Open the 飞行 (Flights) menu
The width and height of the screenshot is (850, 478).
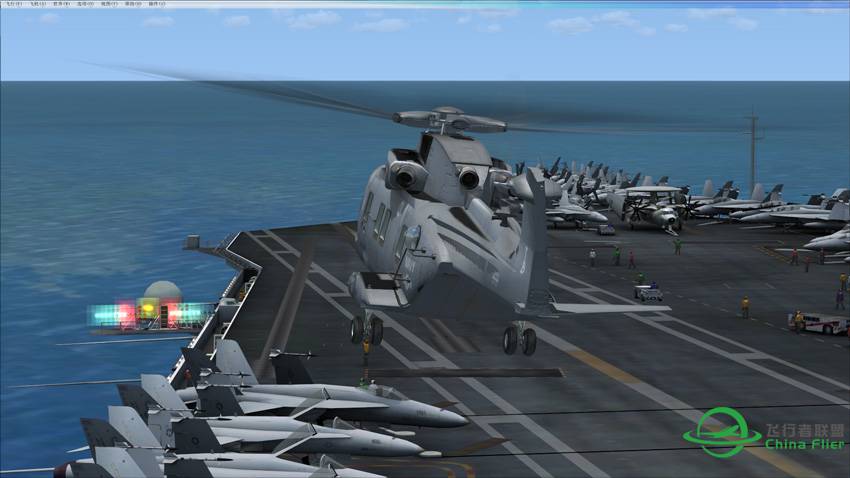tap(13, 4)
